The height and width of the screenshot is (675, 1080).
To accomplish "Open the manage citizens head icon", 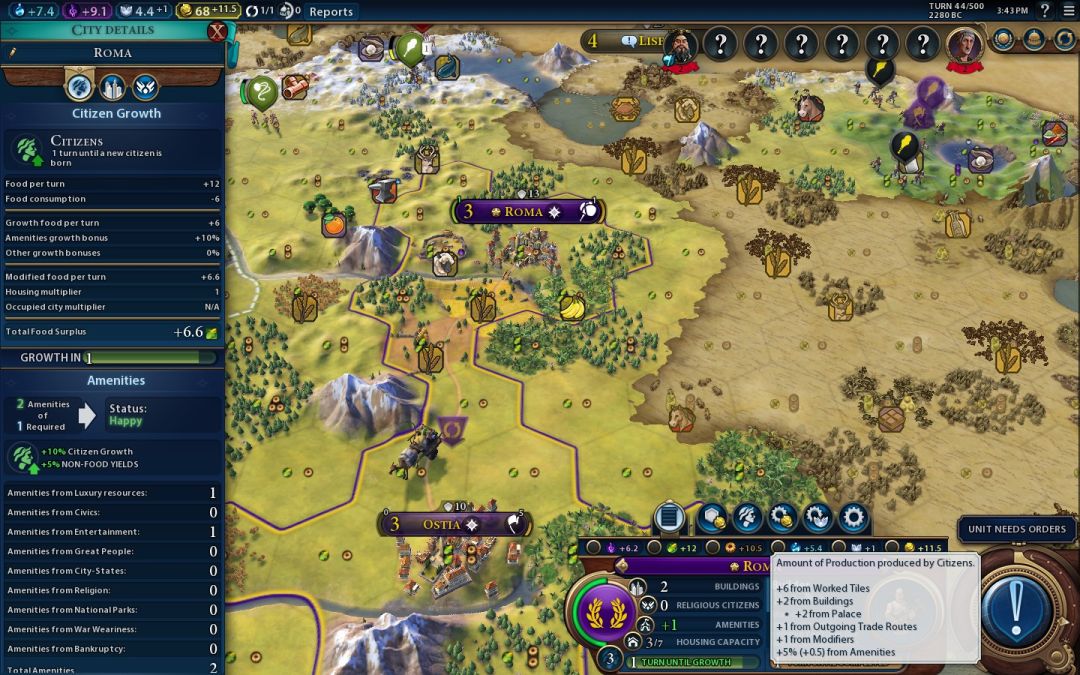I will 747,517.
